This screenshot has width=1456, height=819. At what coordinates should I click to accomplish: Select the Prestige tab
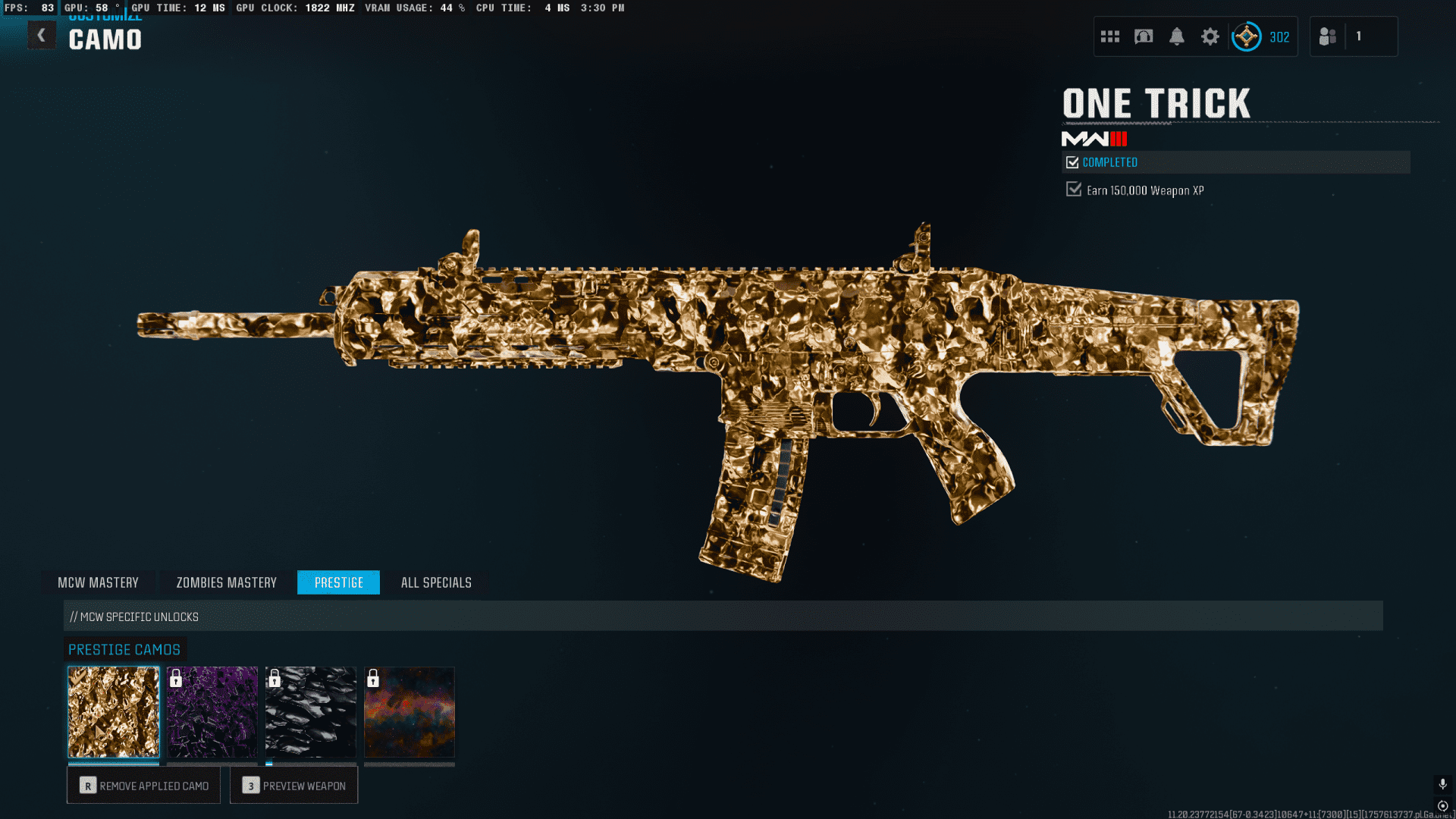click(x=338, y=582)
